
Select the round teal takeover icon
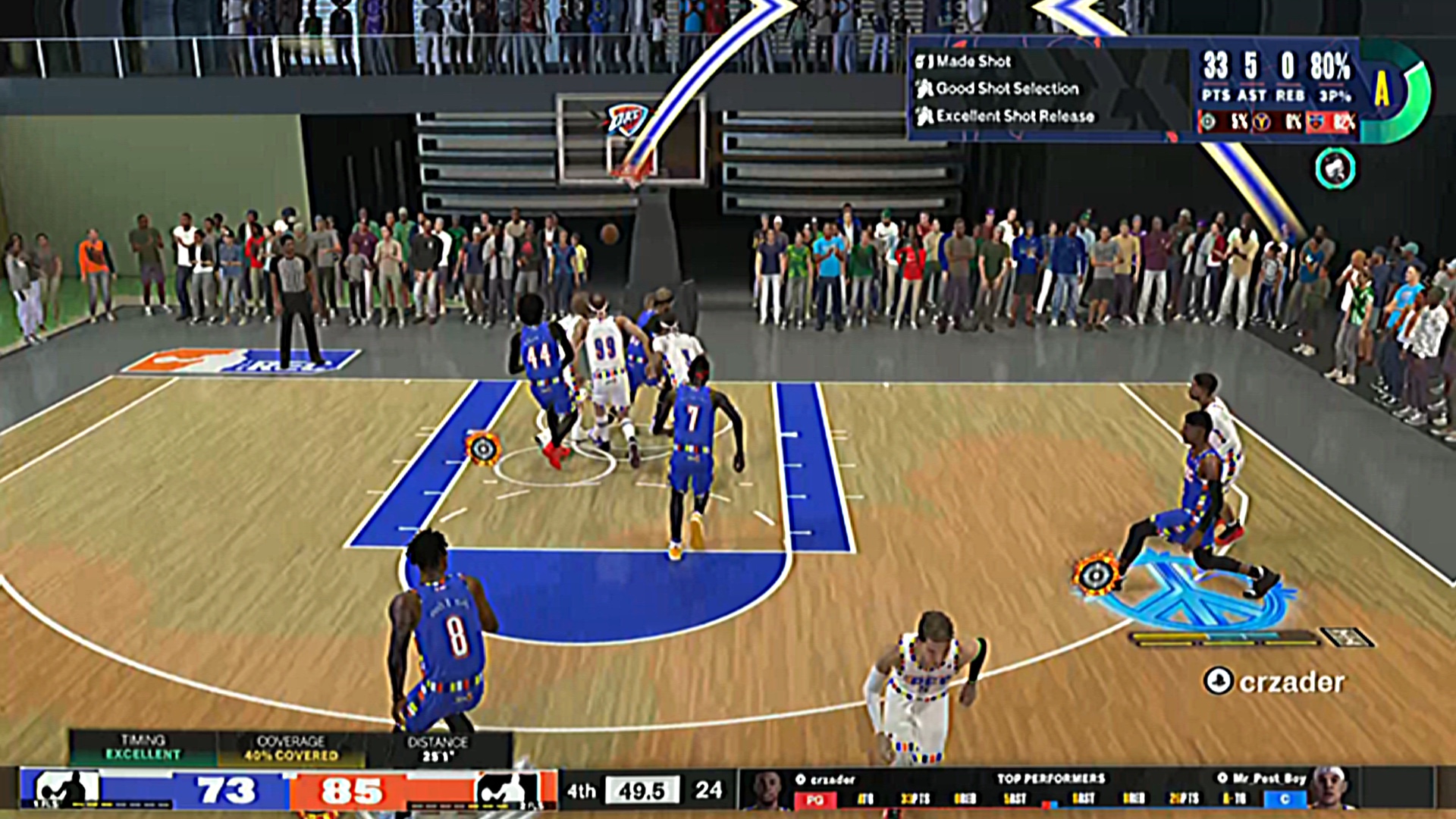click(1335, 168)
